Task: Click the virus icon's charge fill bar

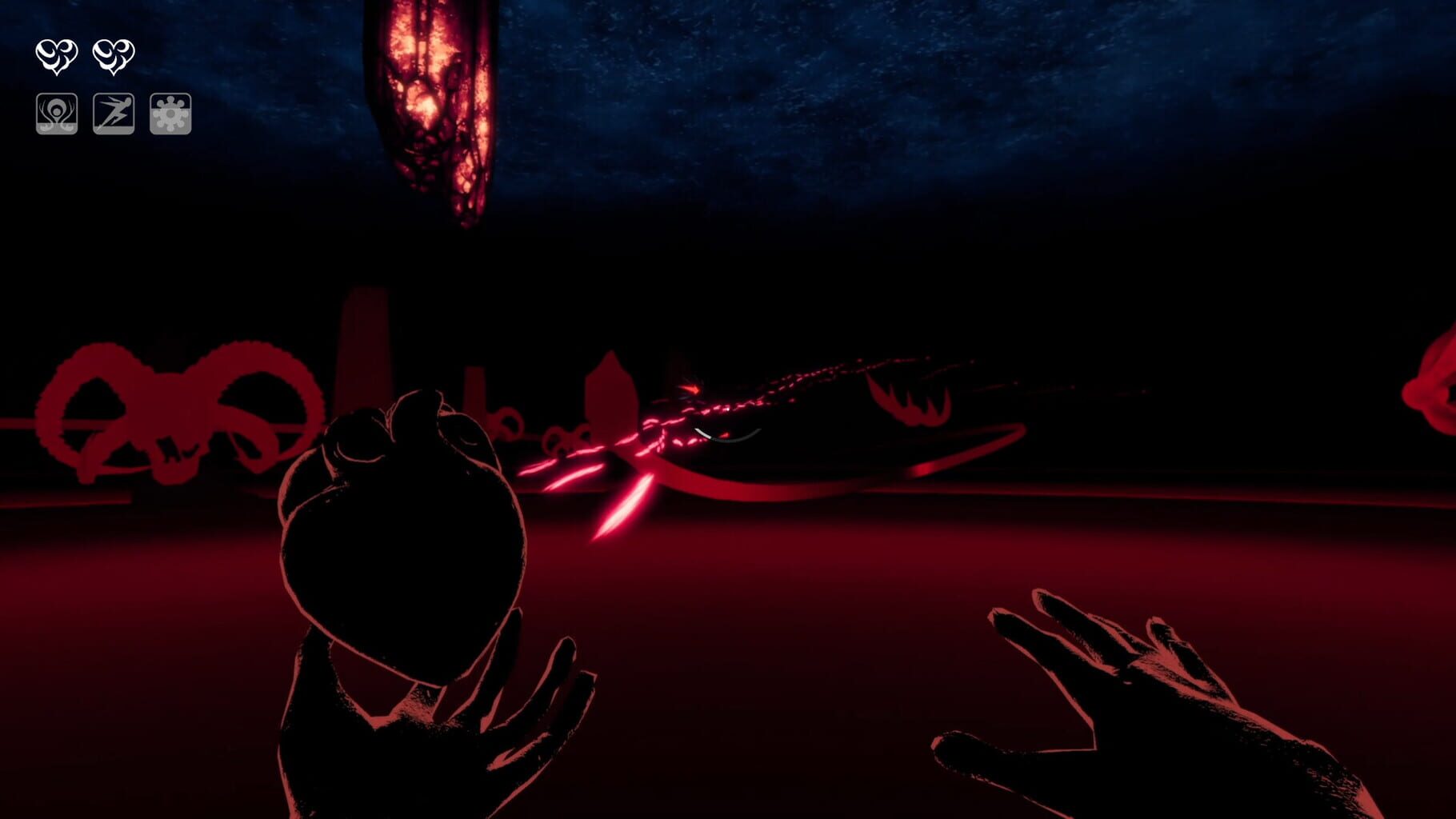Action: point(170,124)
